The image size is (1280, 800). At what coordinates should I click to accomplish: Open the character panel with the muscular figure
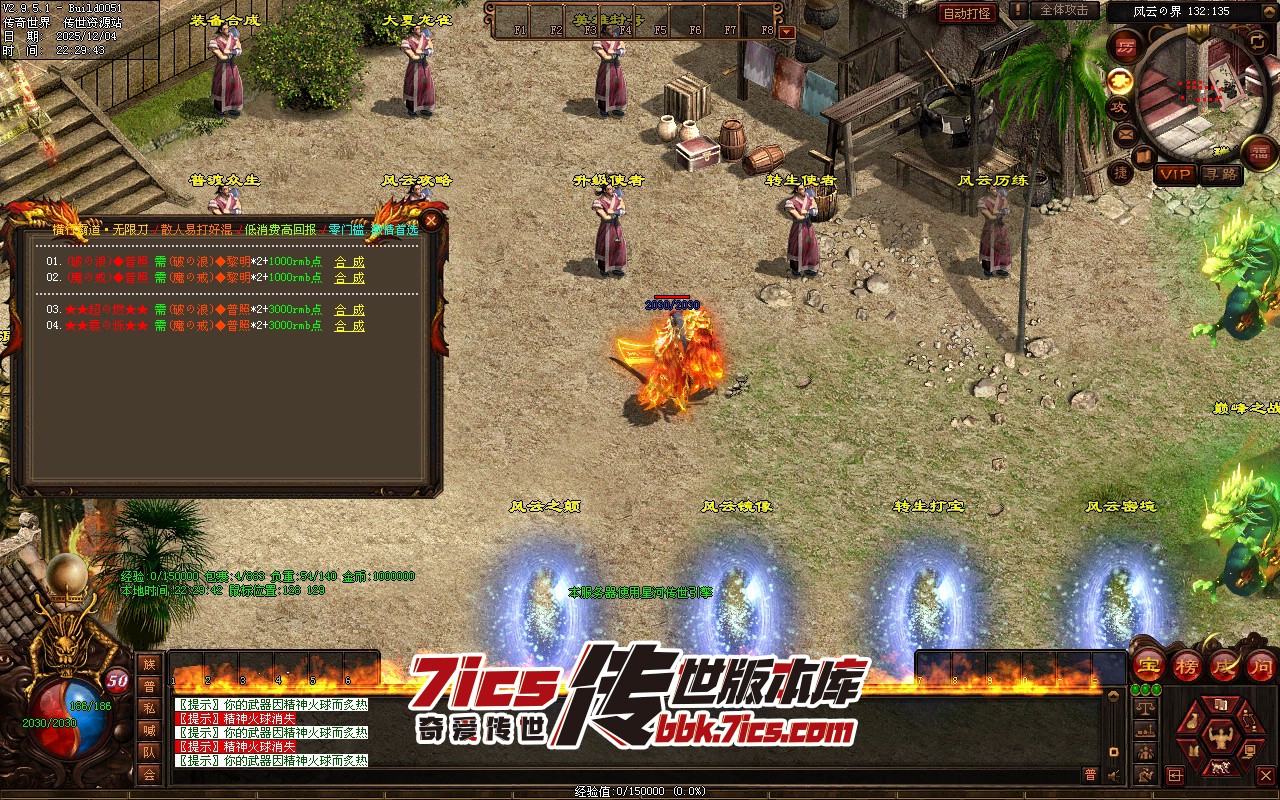click(1219, 738)
